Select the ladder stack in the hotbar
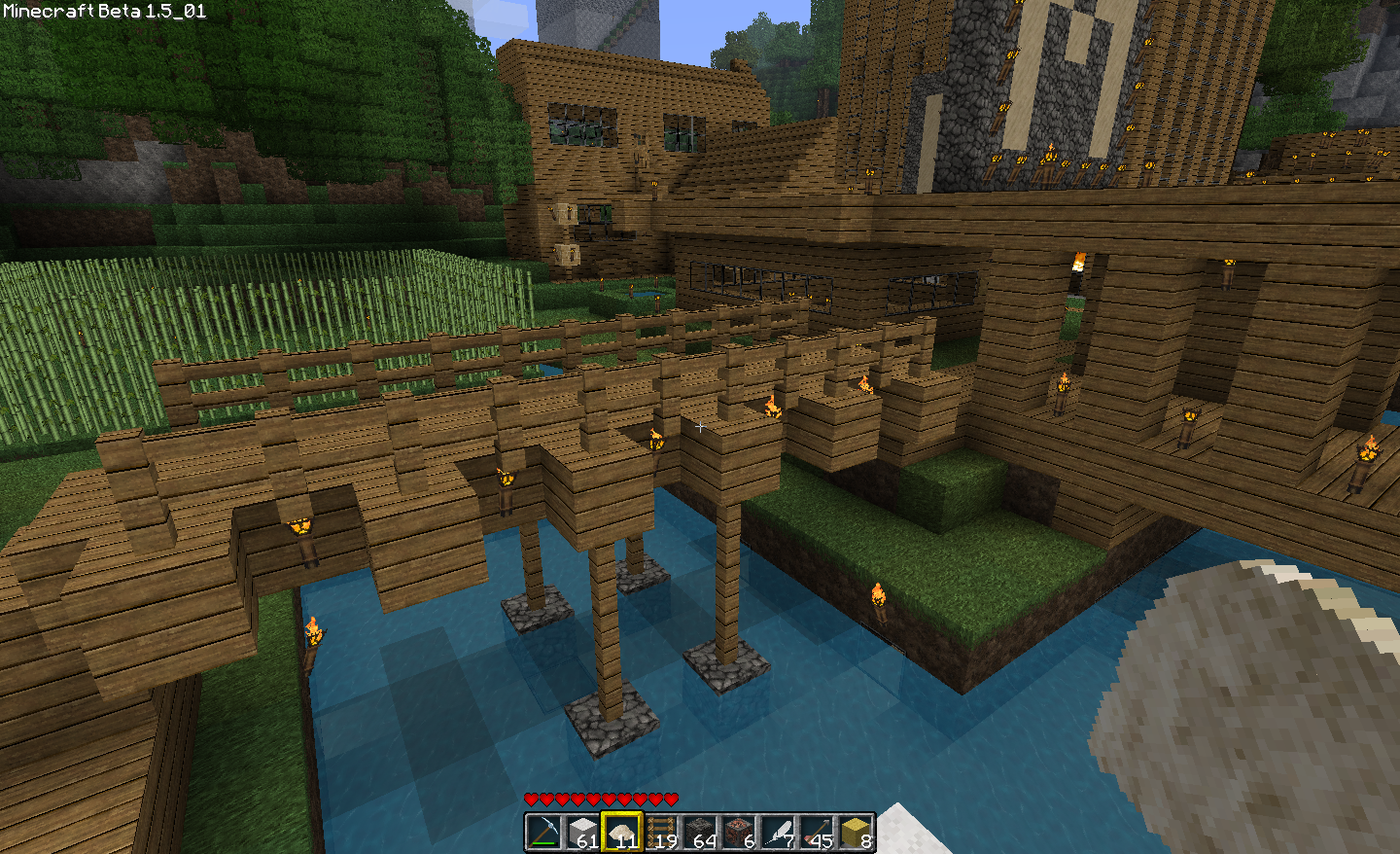The width and height of the screenshot is (1400, 854). pos(660,833)
